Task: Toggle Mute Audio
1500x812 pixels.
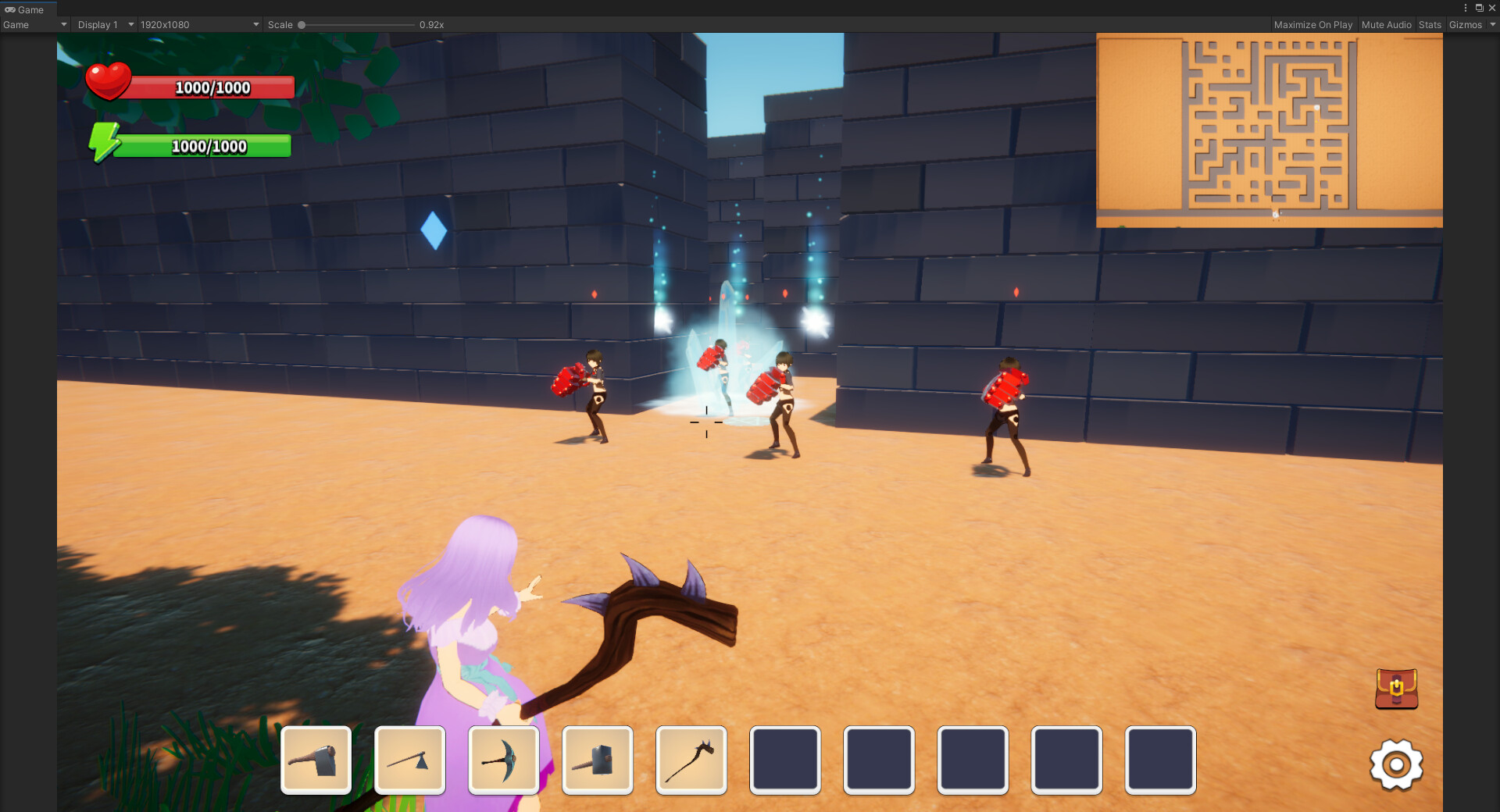Action: click(1386, 24)
